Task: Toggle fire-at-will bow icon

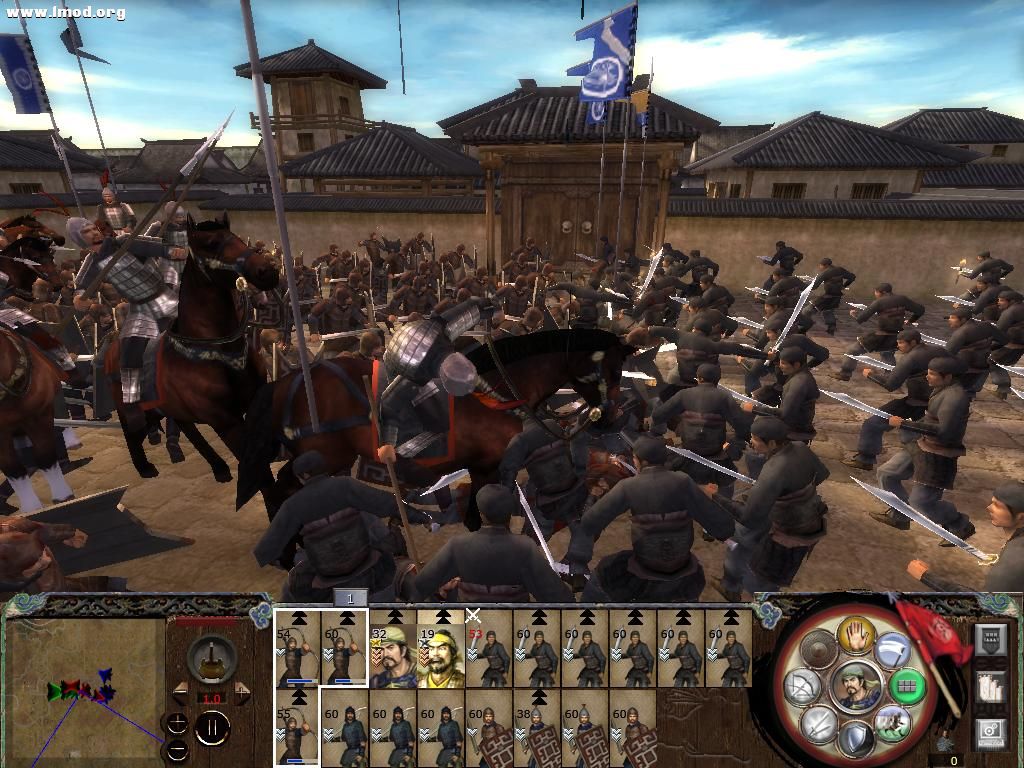Action: (802, 686)
